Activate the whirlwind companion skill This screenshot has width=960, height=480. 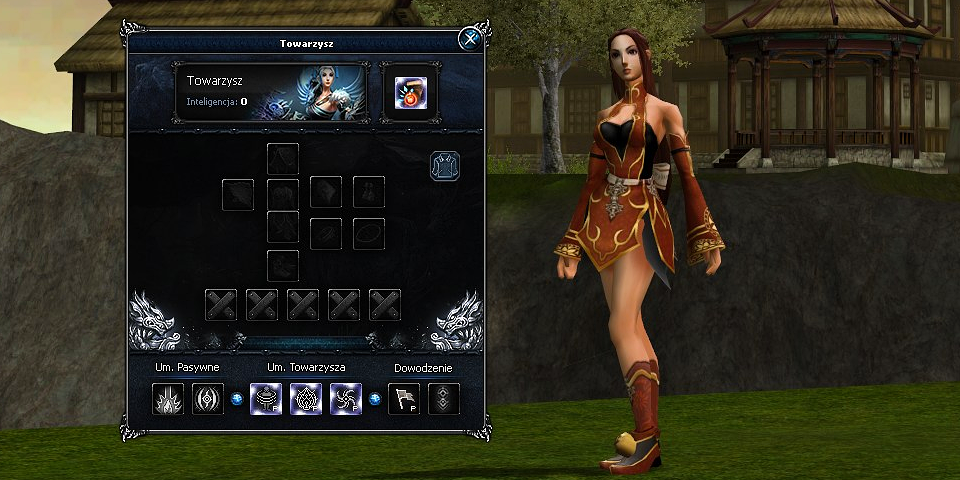[x=266, y=399]
